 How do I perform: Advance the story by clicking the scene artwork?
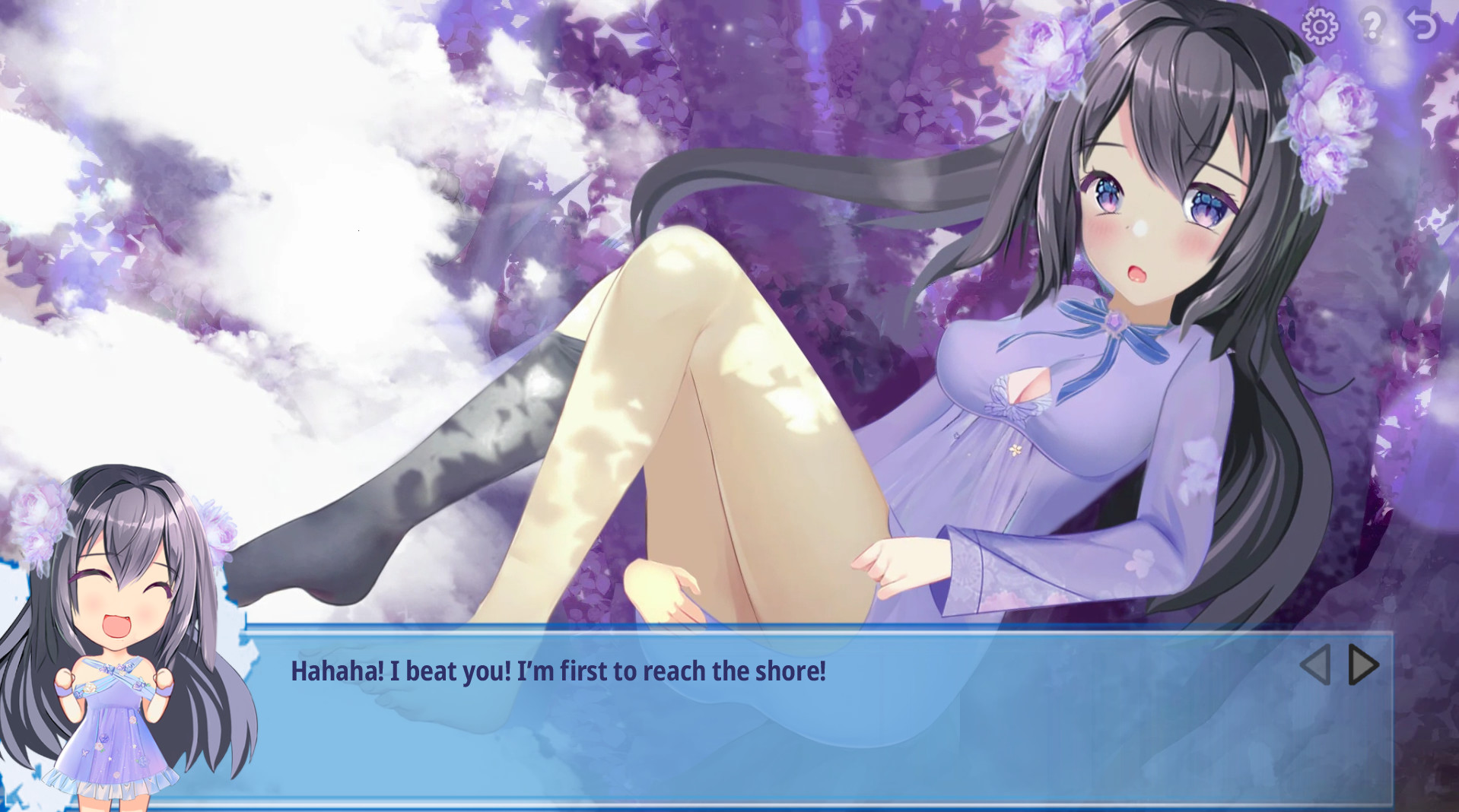pyautogui.click(x=685, y=304)
